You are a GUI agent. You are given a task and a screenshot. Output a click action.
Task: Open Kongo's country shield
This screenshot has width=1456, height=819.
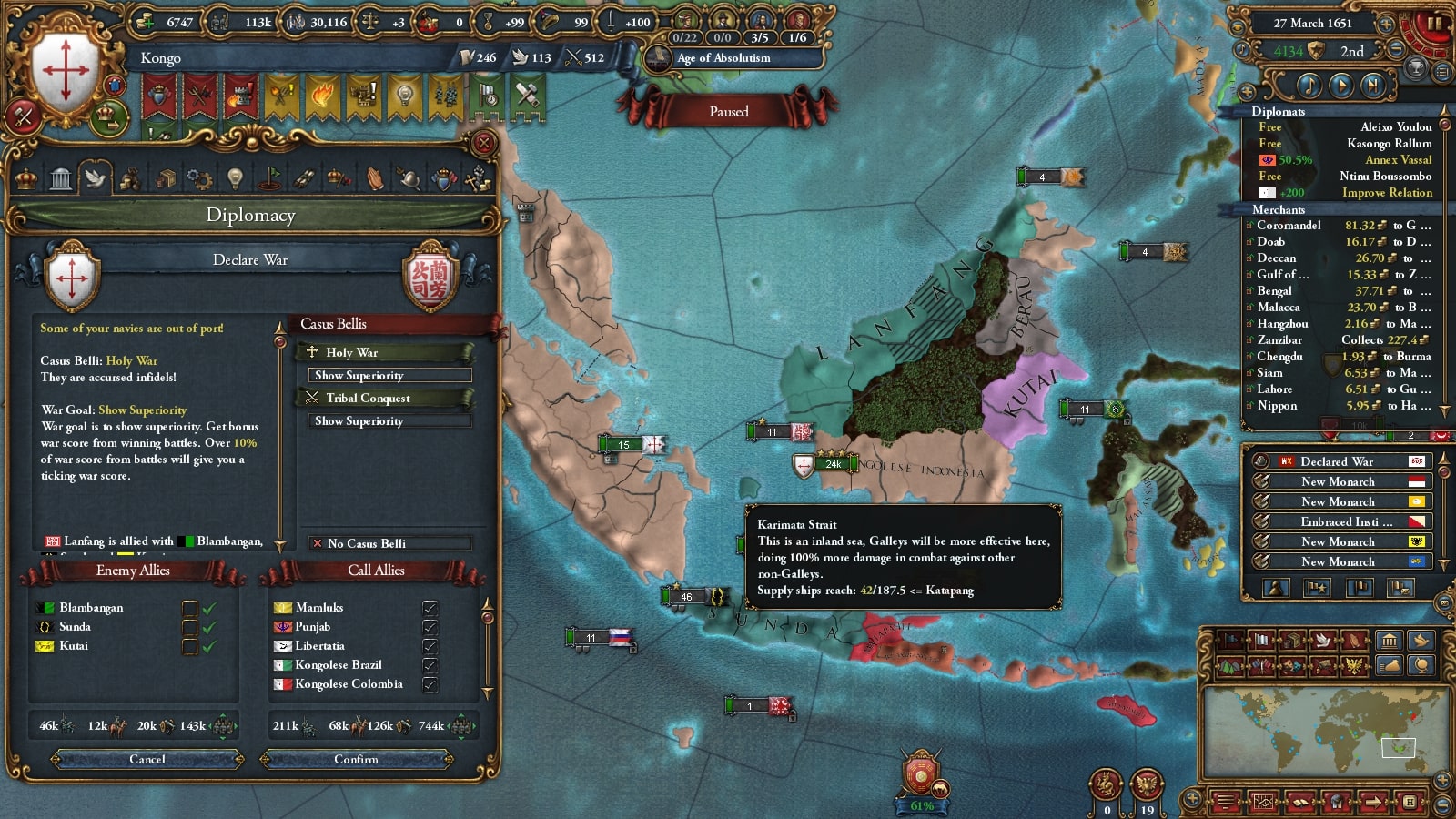(64, 71)
